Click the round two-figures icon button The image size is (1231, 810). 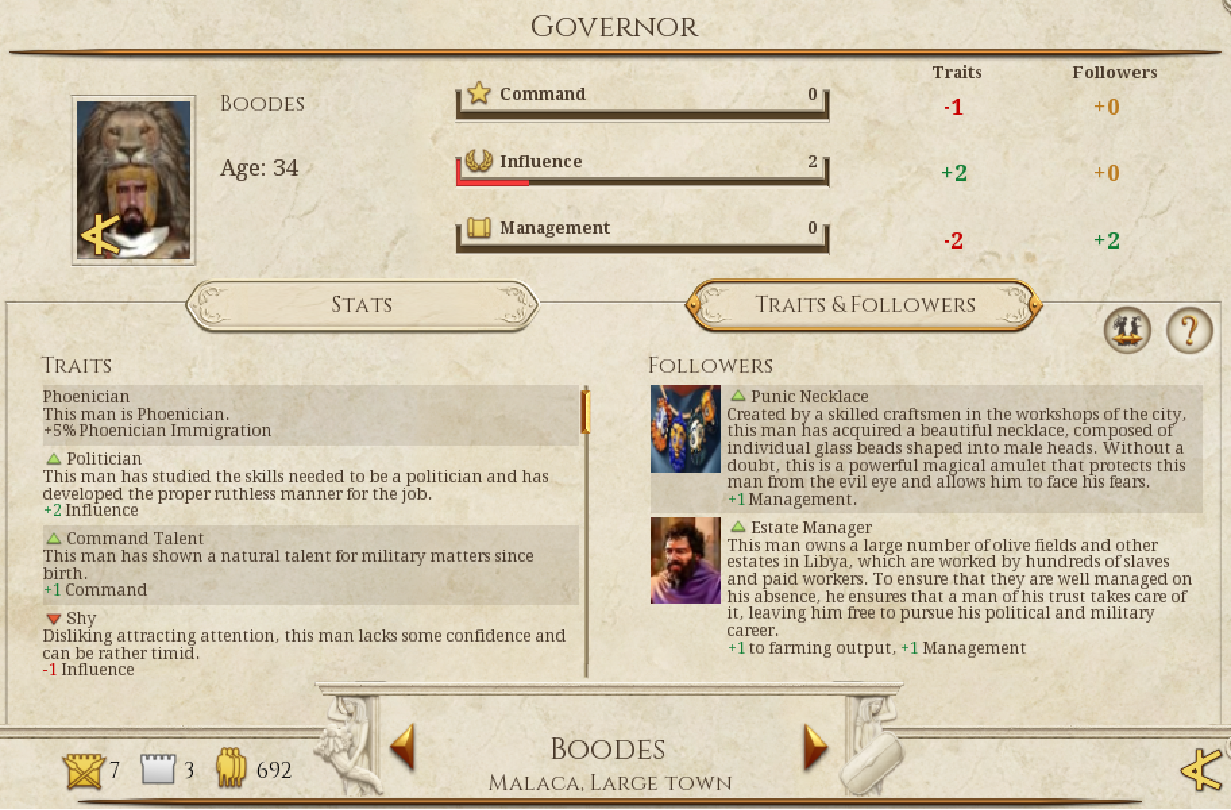tap(1128, 329)
